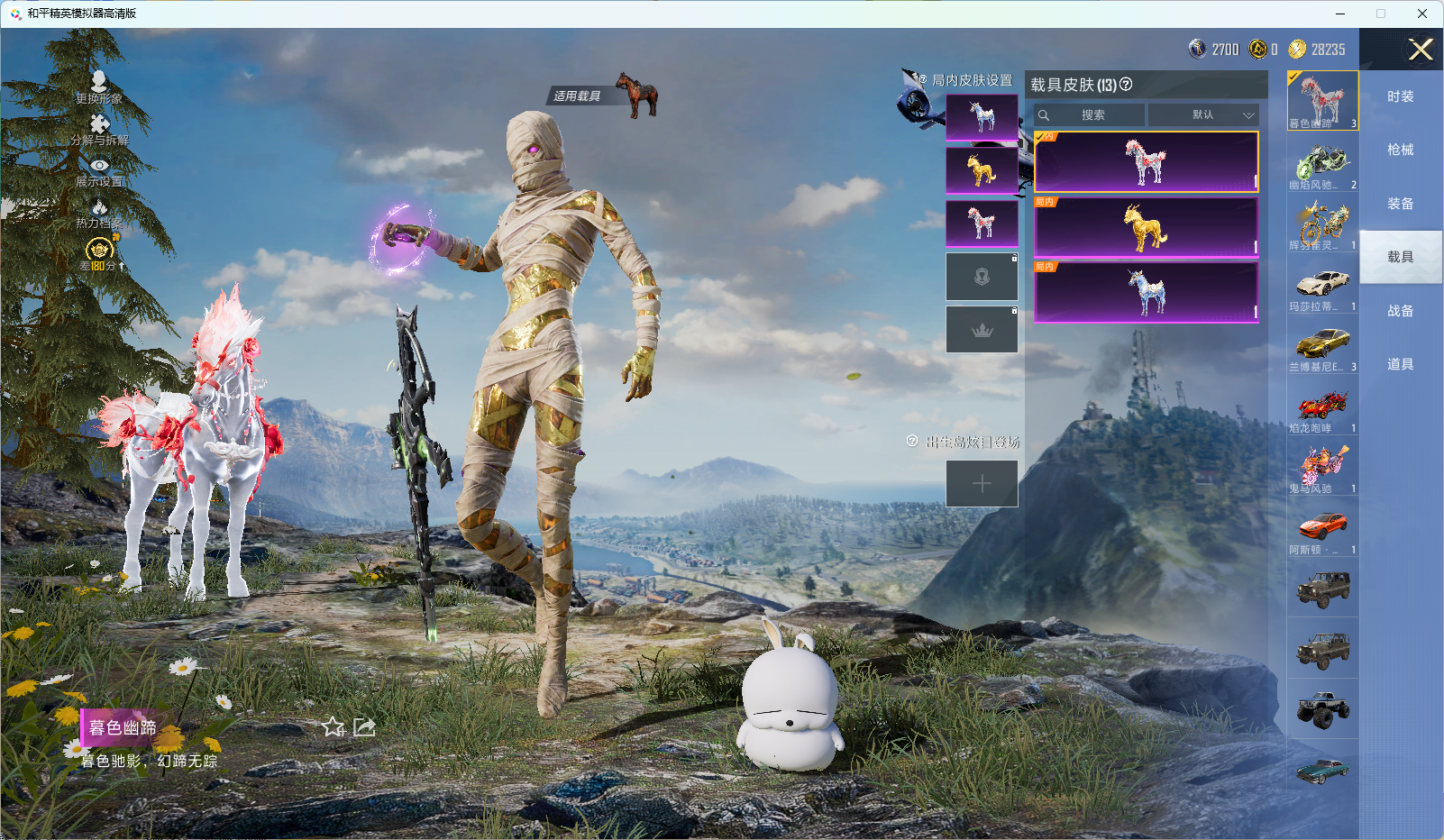Open the 展示设置 display settings
1444x840 pixels.
(99, 171)
